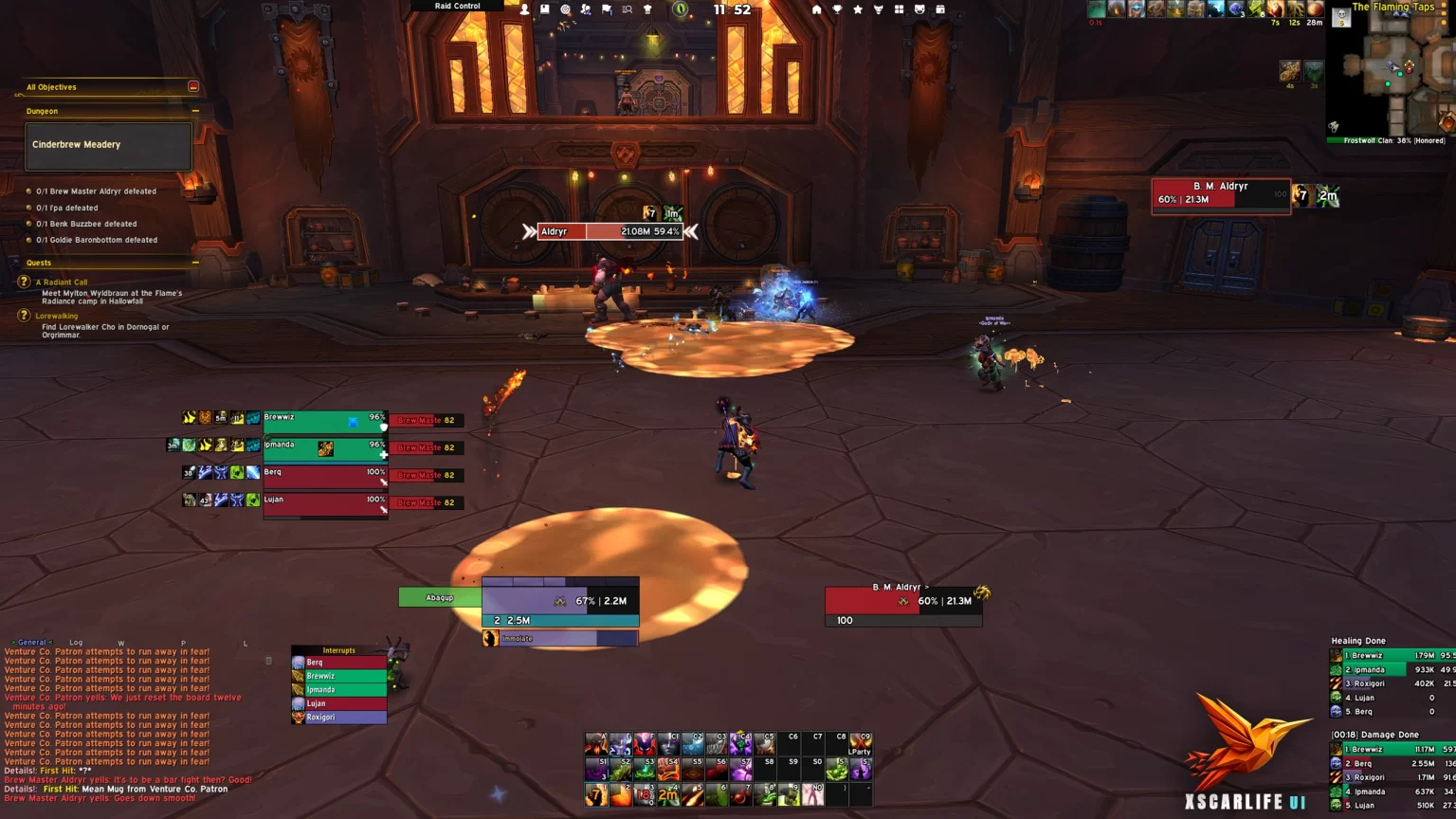The width and height of the screenshot is (1456, 819).
Task: Select the Lorewalking quest entry
Action: tap(57, 315)
